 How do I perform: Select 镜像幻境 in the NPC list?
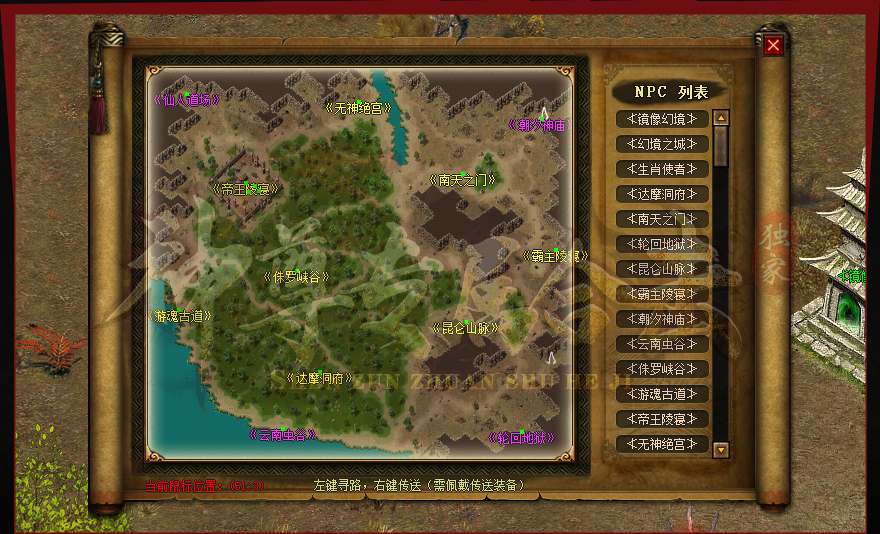[x=662, y=119]
